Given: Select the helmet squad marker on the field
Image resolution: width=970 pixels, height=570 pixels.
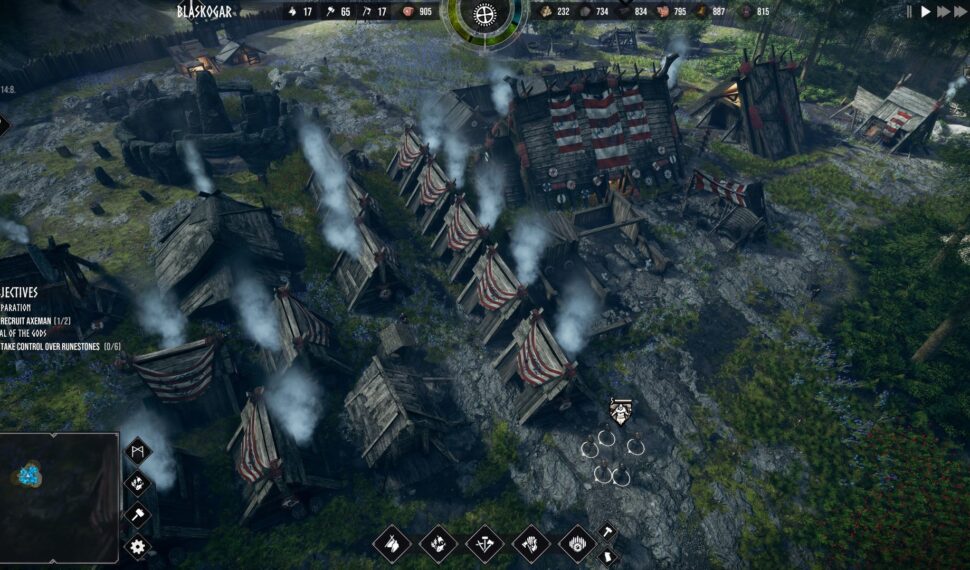Looking at the screenshot, I should [x=620, y=410].
